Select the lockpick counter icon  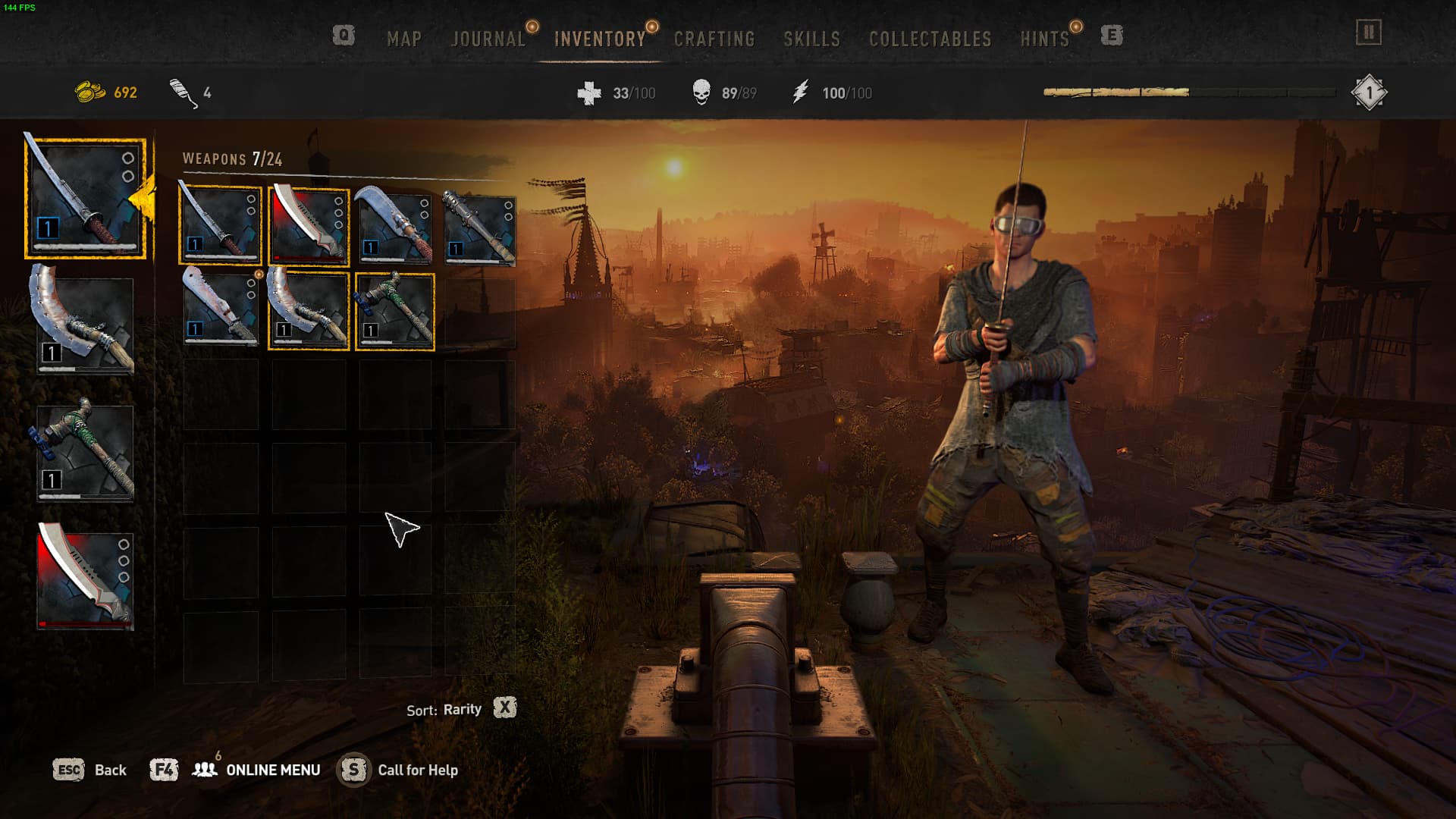180,91
